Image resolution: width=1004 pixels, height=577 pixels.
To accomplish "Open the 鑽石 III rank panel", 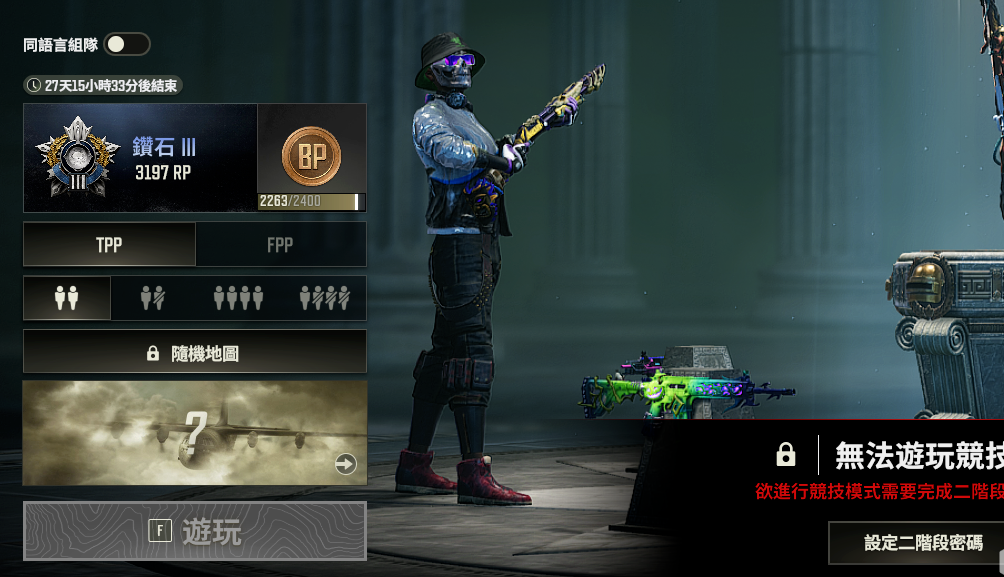I will point(140,158).
